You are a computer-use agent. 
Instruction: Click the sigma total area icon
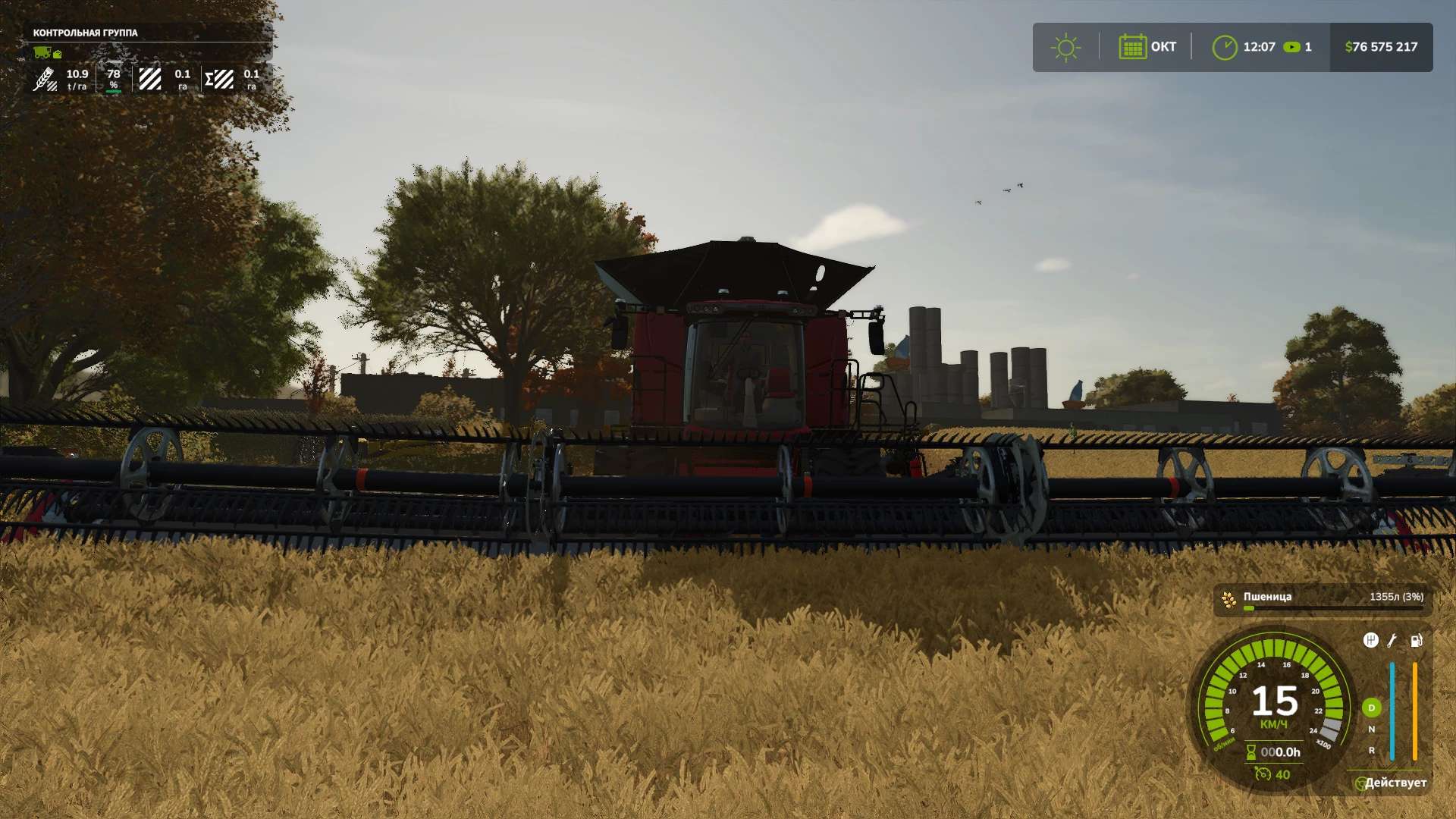218,79
